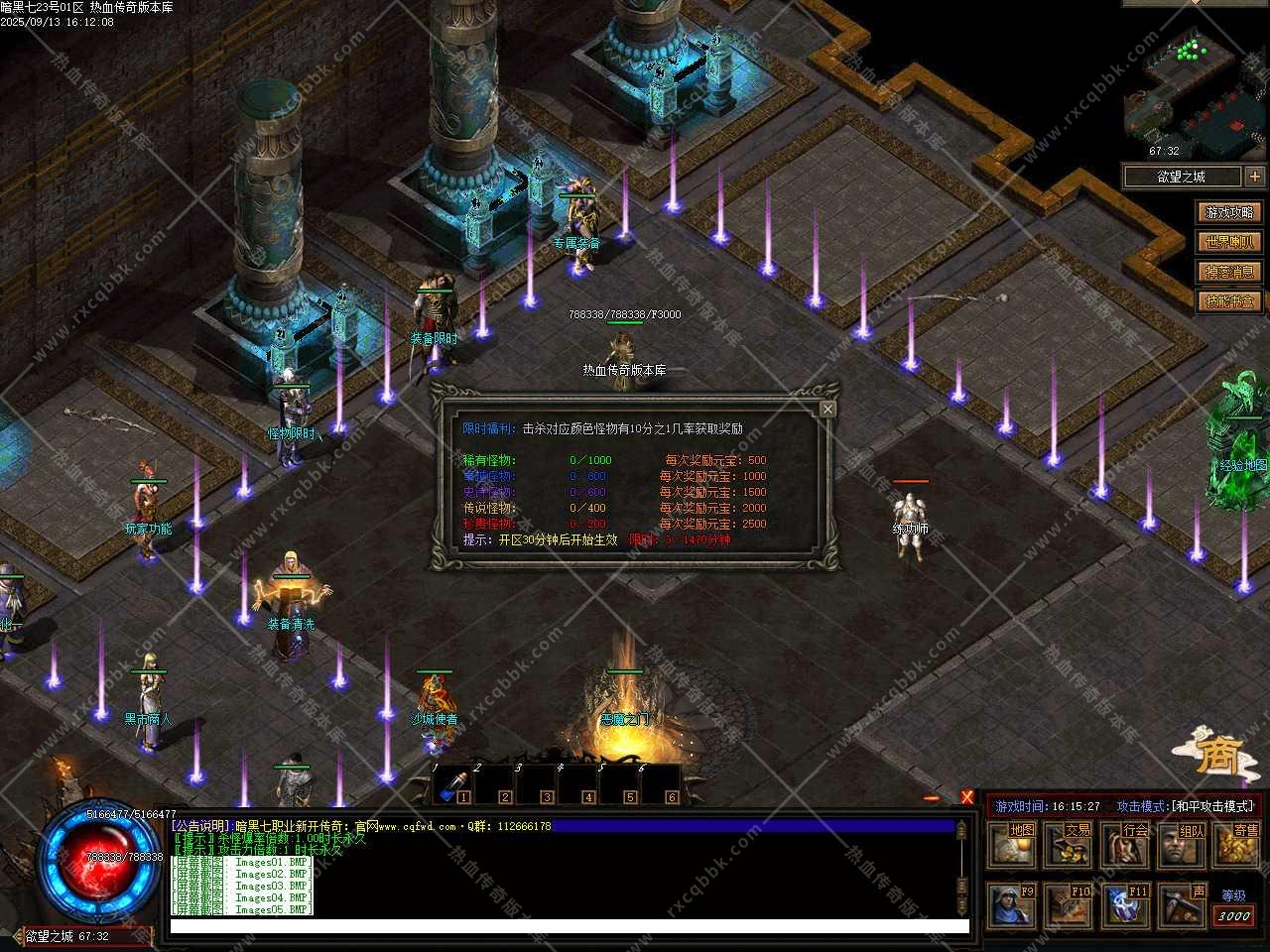1270x952 pixels.
Task: Close the limited-time reward dialog
Action: pos(827,409)
